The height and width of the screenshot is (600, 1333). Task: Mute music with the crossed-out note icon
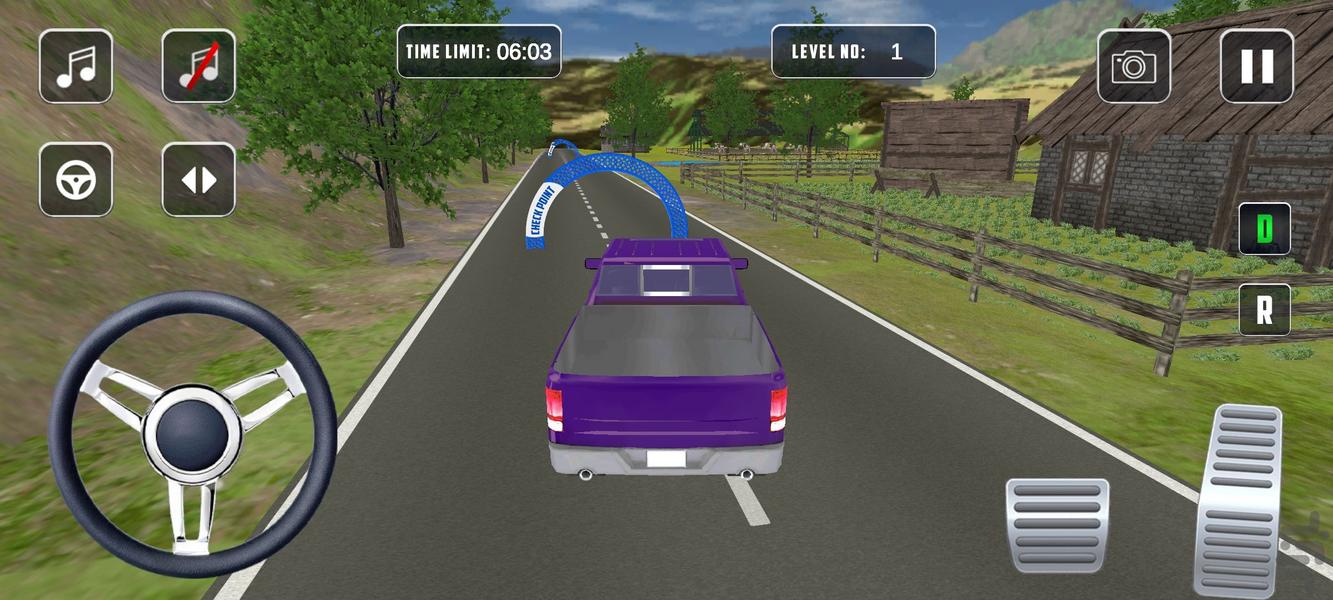tap(198, 66)
